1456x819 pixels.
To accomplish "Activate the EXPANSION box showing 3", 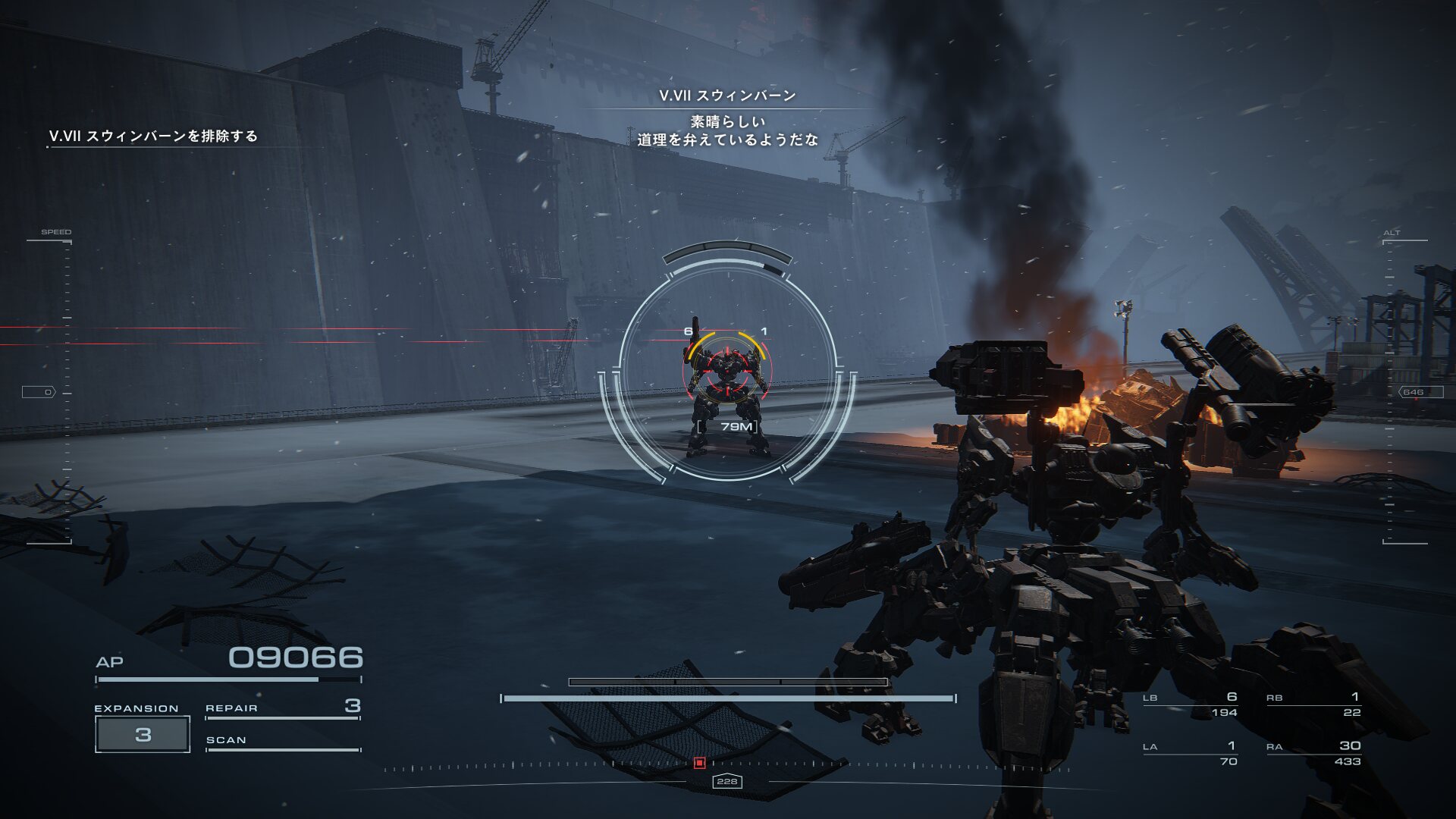I will click(143, 734).
